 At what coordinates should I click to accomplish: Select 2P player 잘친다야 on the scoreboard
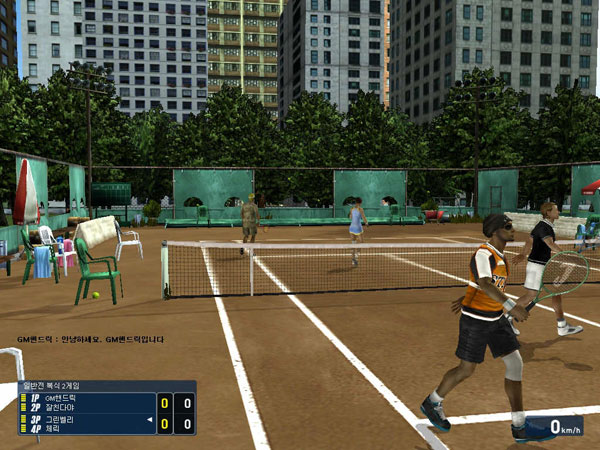tap(60, 407)
